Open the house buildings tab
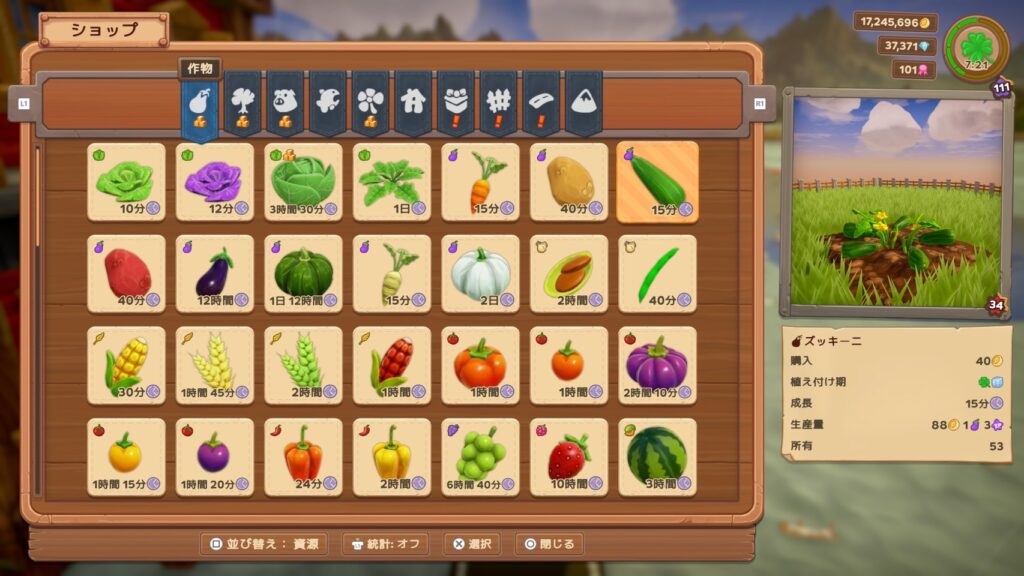Screen dimensions: 1024x576 point(413,102)
